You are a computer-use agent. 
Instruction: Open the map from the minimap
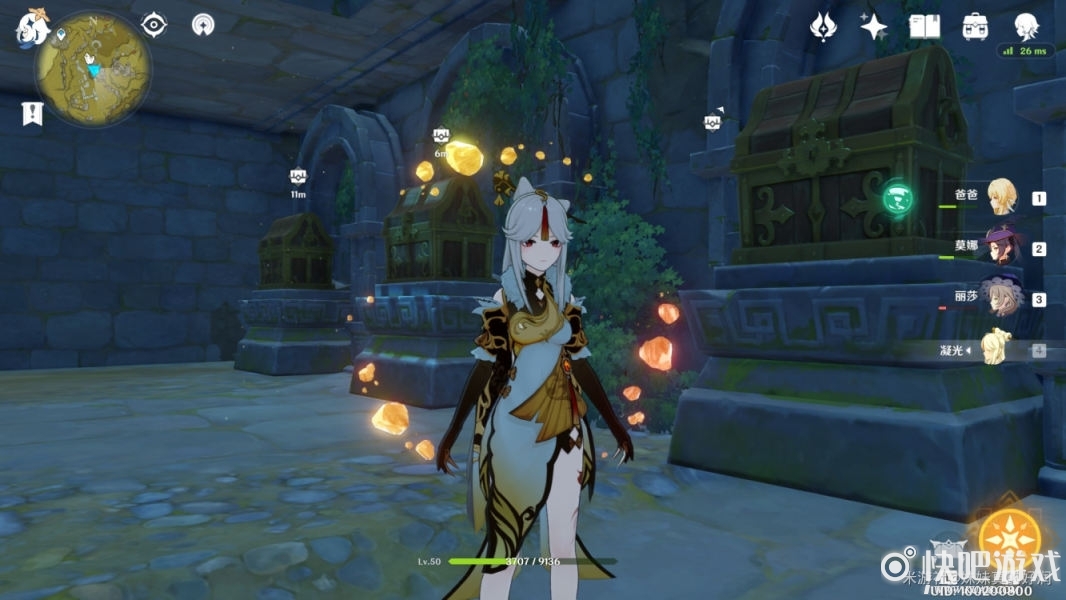tap(93, 69)
